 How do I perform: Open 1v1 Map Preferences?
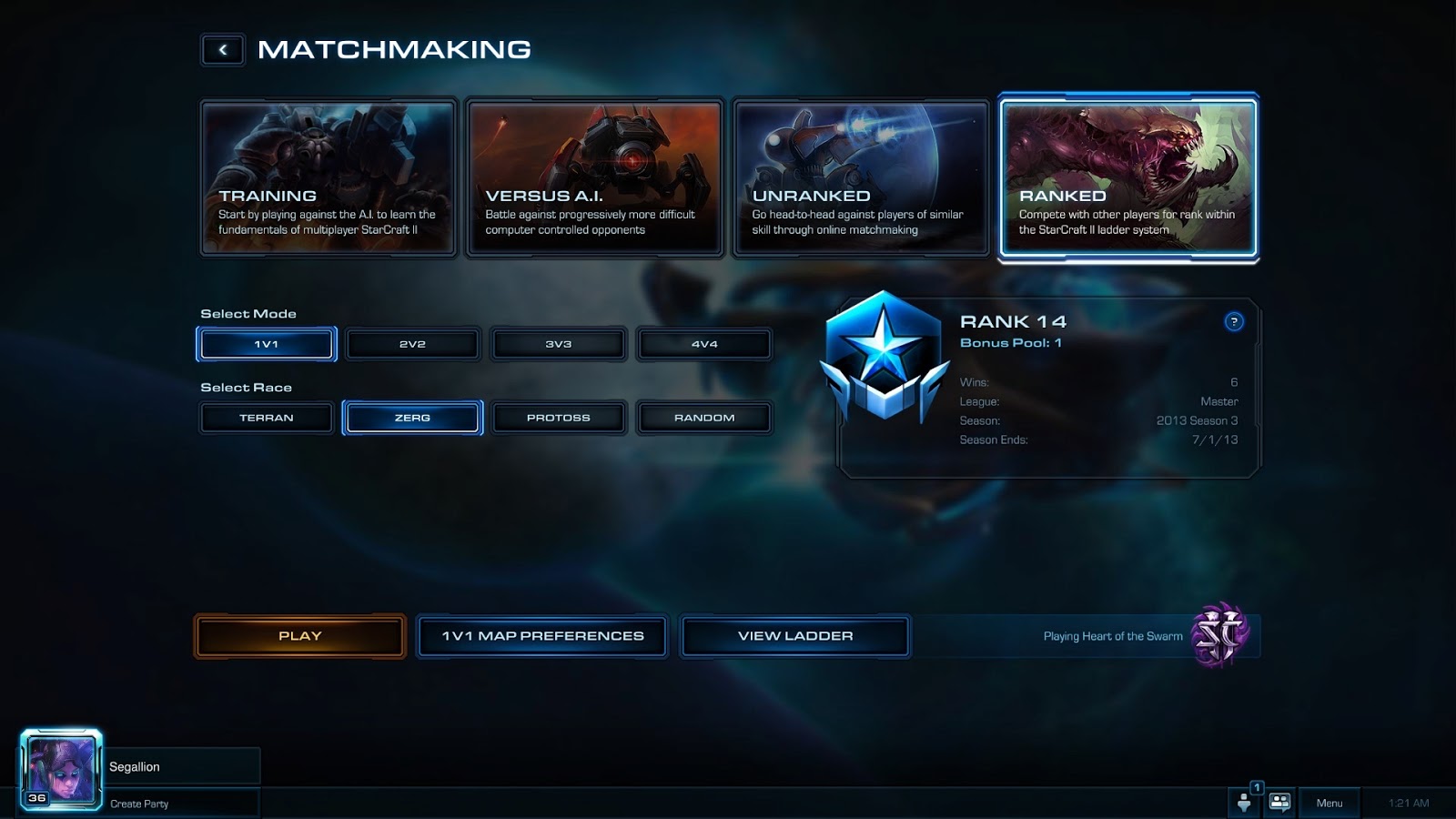[x=541, y=636]
